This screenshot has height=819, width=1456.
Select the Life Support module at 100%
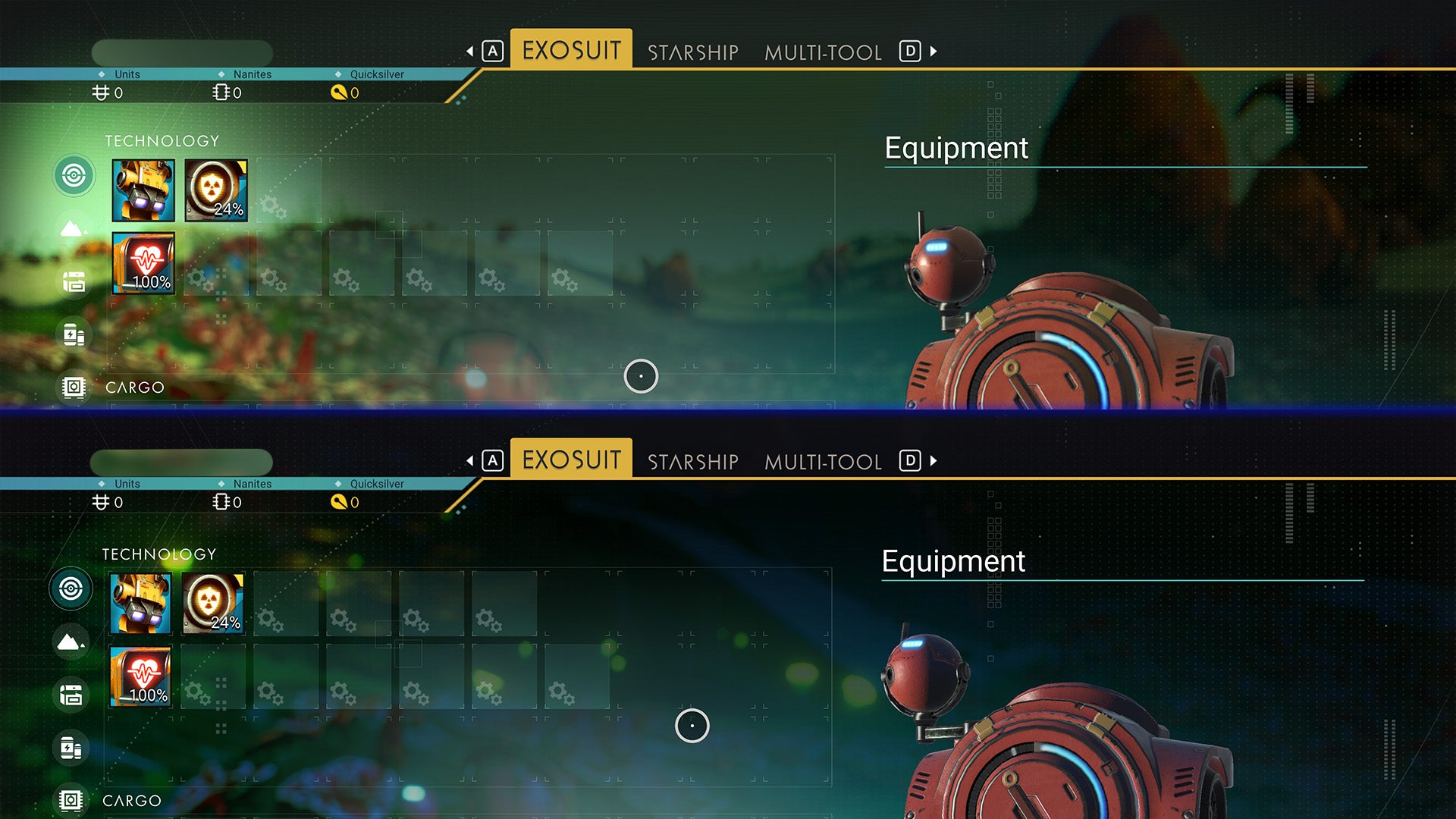point(143,263)
